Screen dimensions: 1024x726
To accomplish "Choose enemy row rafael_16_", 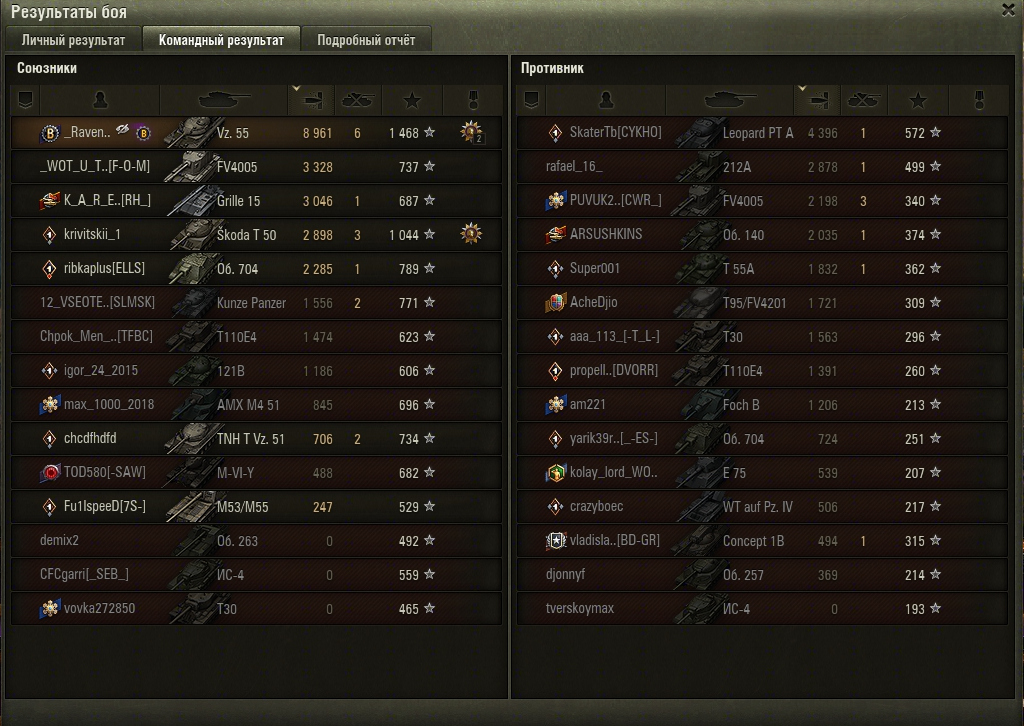I will click(762, 167).
